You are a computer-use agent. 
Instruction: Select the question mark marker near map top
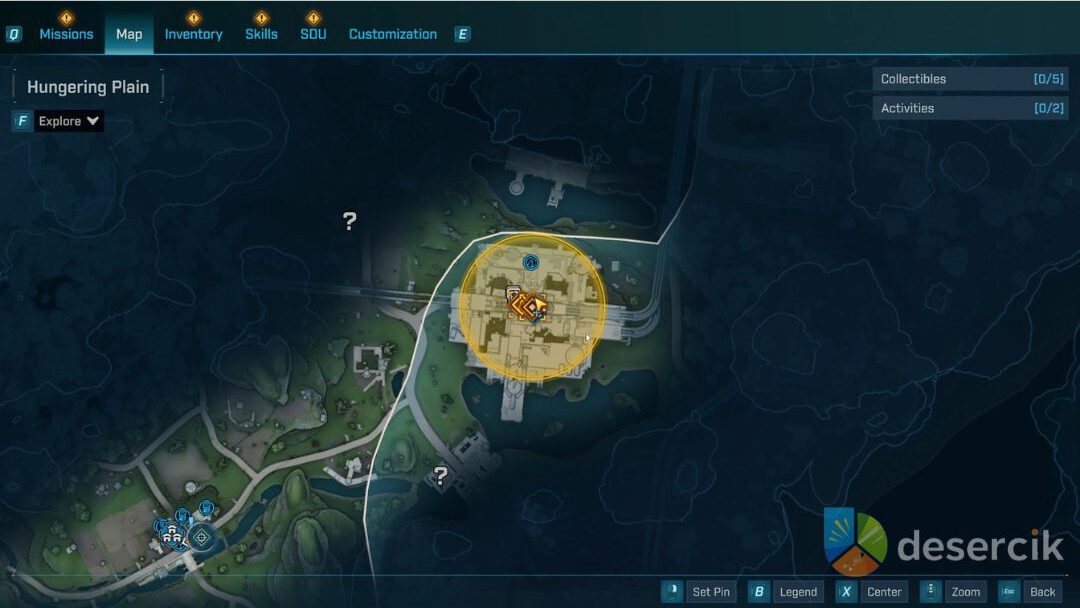tap(349, 221)
